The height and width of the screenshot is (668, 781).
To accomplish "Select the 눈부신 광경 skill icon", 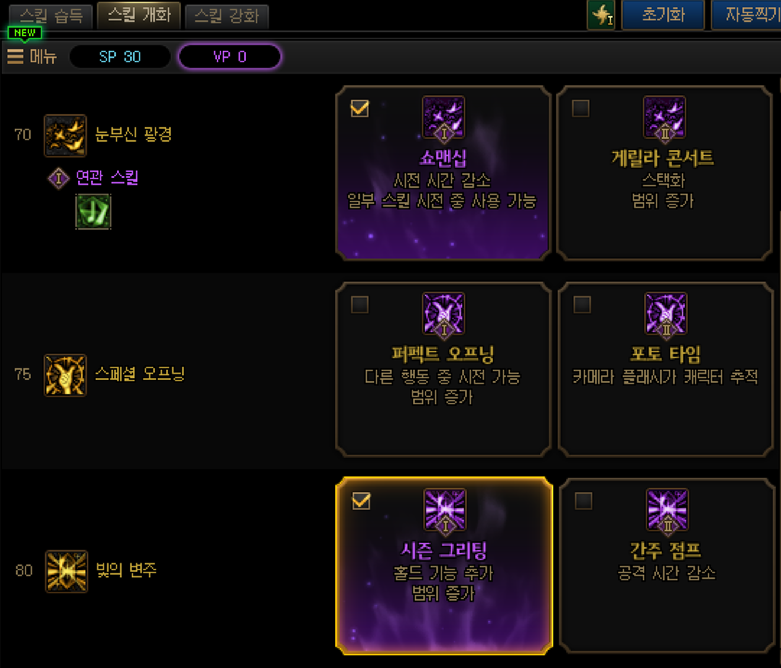I will coord(65,135).
